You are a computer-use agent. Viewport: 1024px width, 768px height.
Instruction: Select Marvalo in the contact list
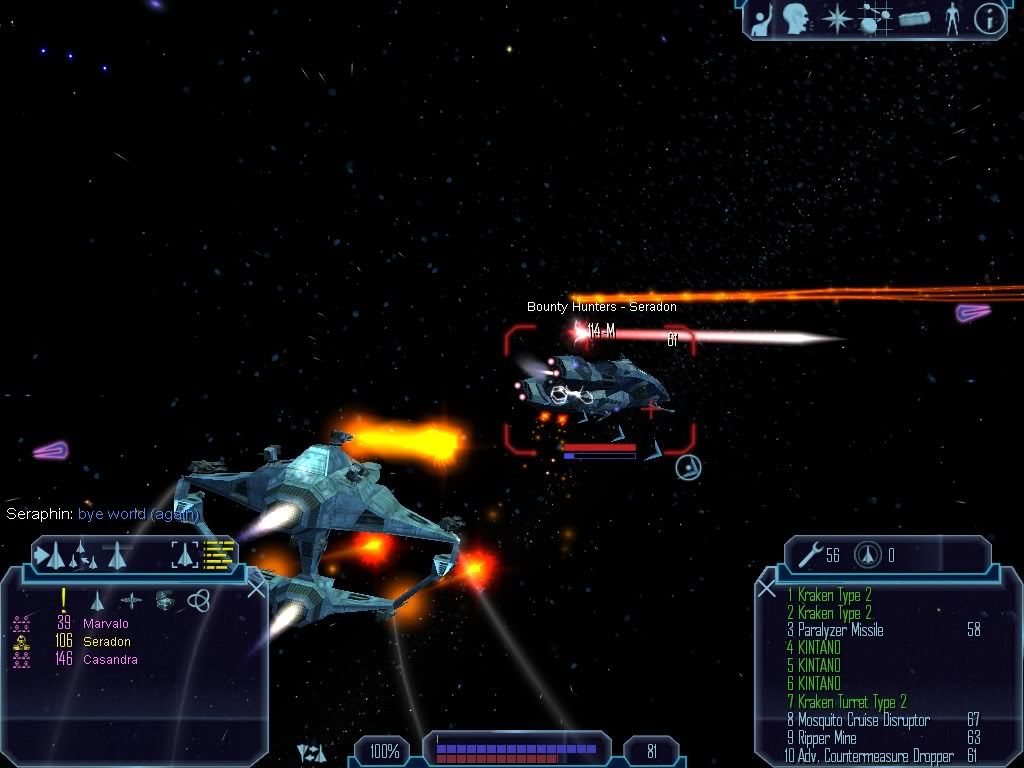coord(105,624)
